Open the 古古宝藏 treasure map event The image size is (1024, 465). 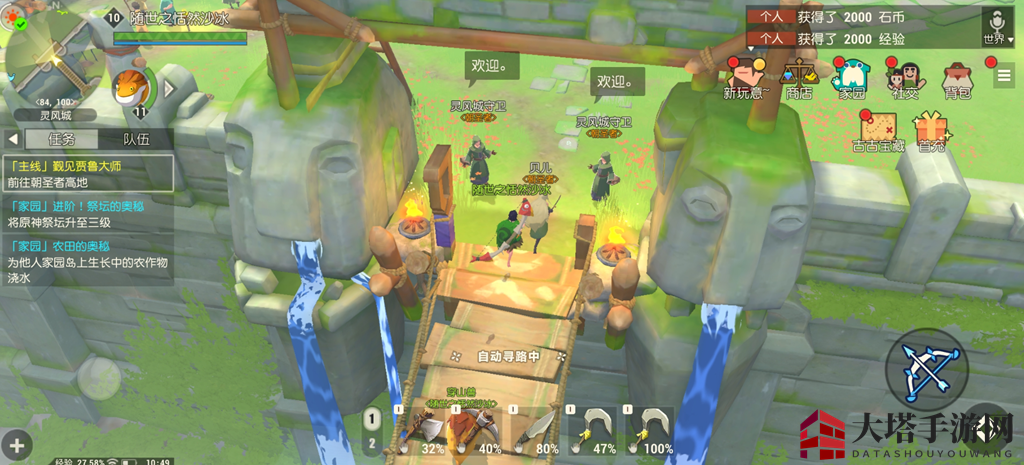pyautogui.click(x=877, y=128)
